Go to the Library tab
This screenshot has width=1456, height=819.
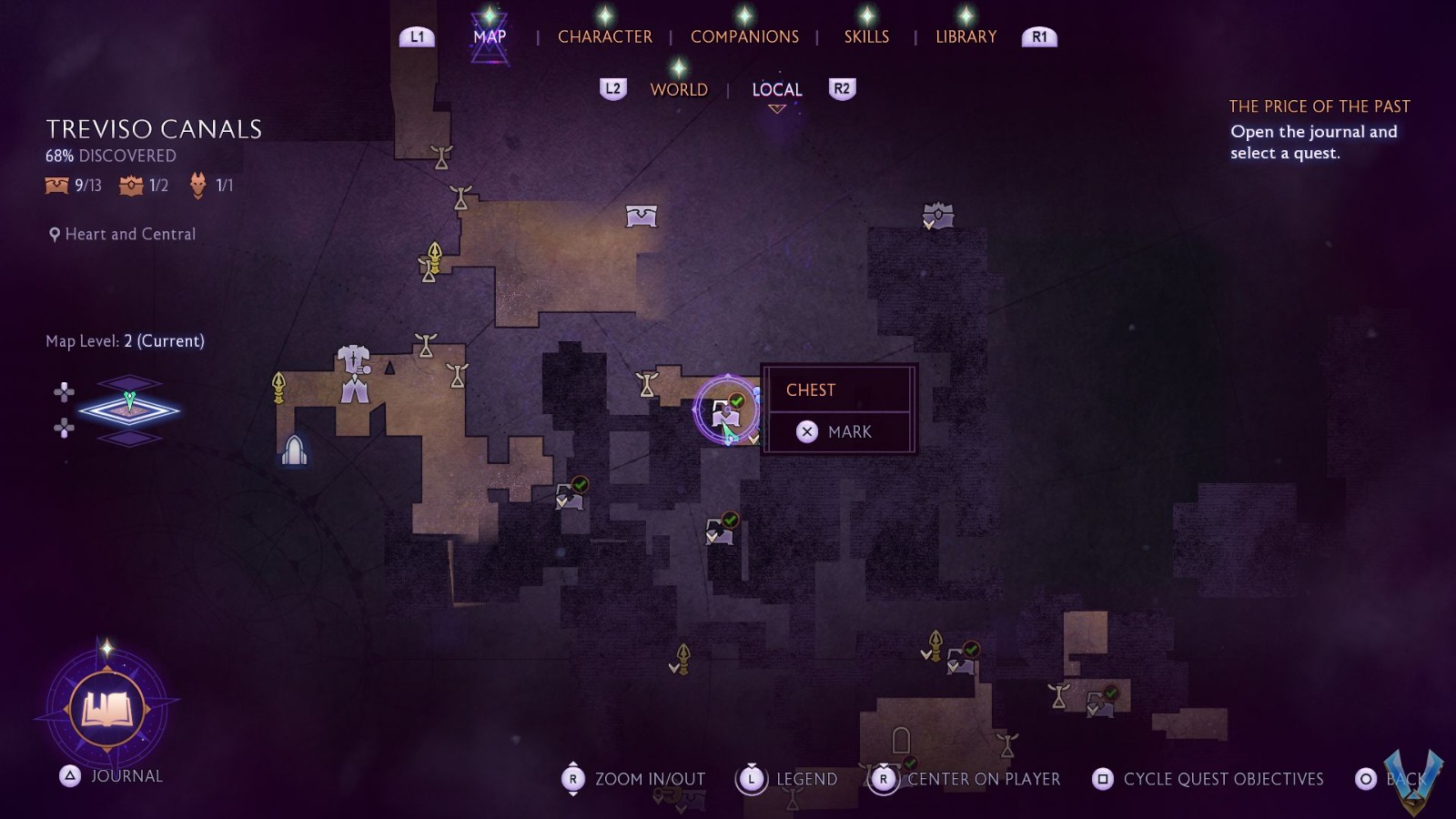coord(966,36)
